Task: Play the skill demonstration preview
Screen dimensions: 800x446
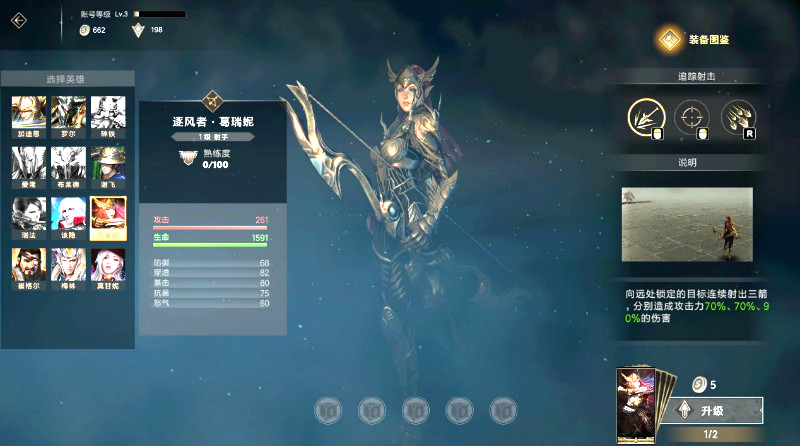Action: point(685,225)
